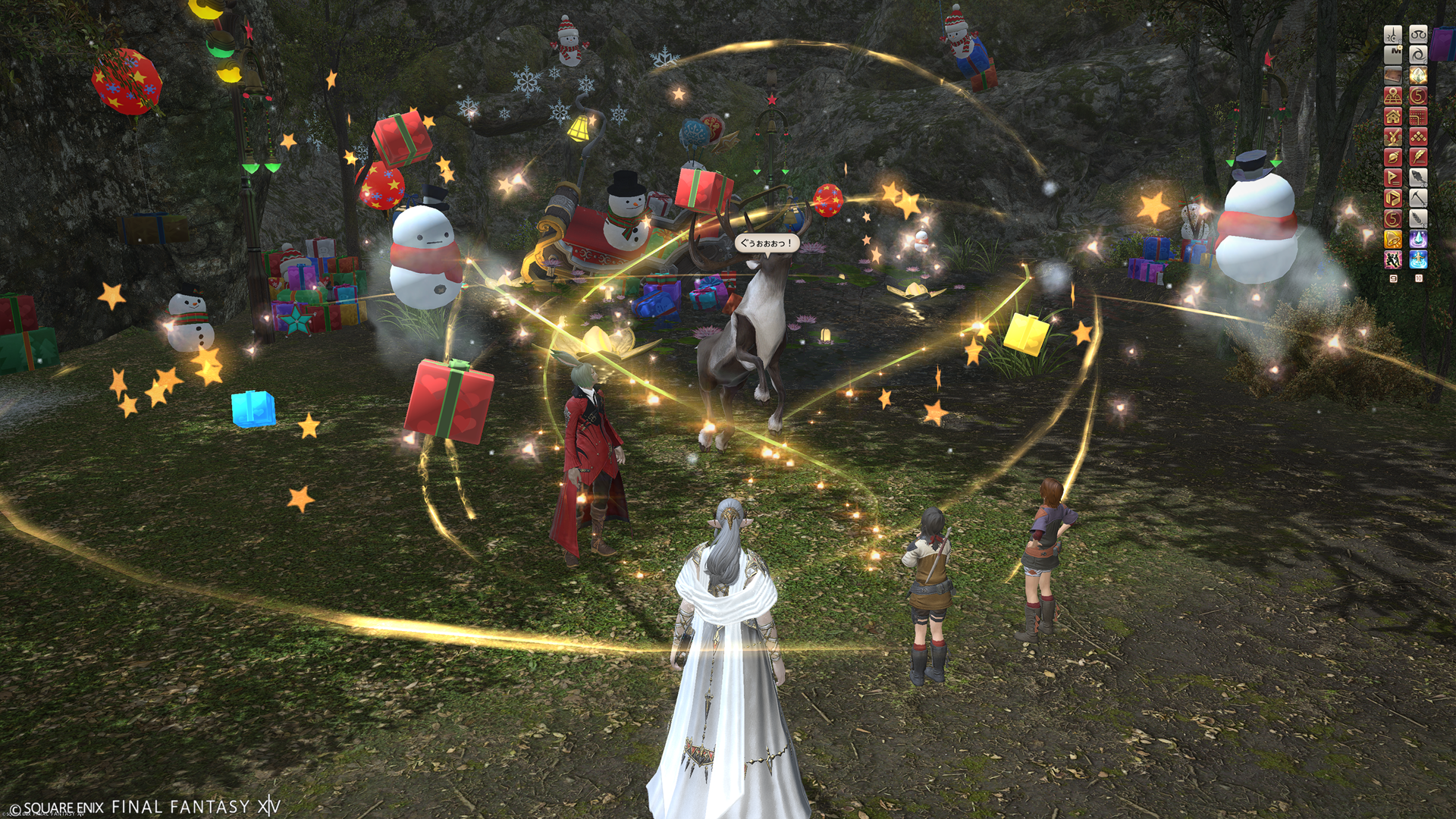Image resolution: width=1456 pixels, height=819 pixels.
Task: Trigger the dancing figures emote icon
Action: tap(1393, 259)
